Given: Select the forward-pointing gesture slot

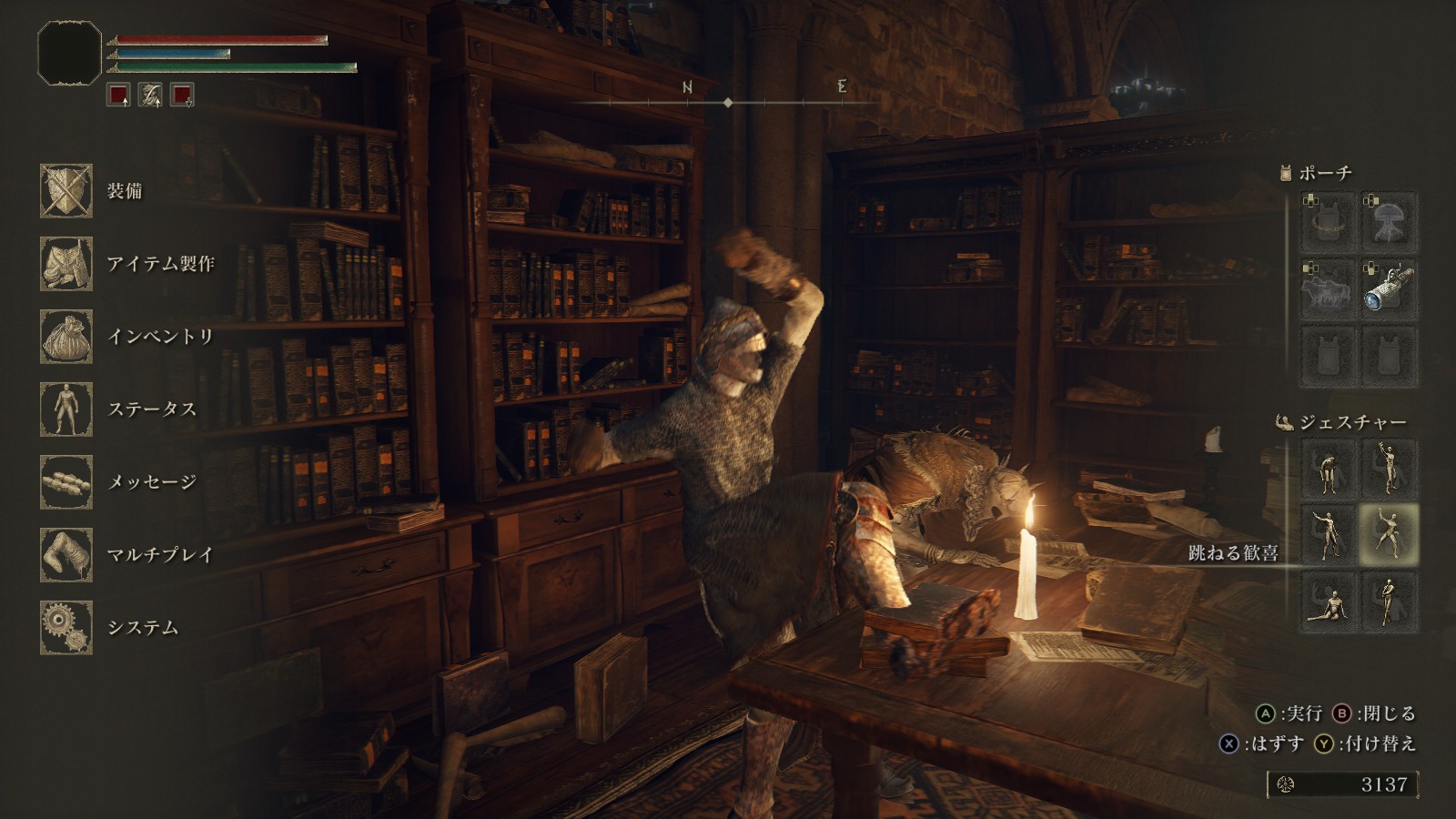Looking at the screenshot, I should click(x=1329, y=534).
